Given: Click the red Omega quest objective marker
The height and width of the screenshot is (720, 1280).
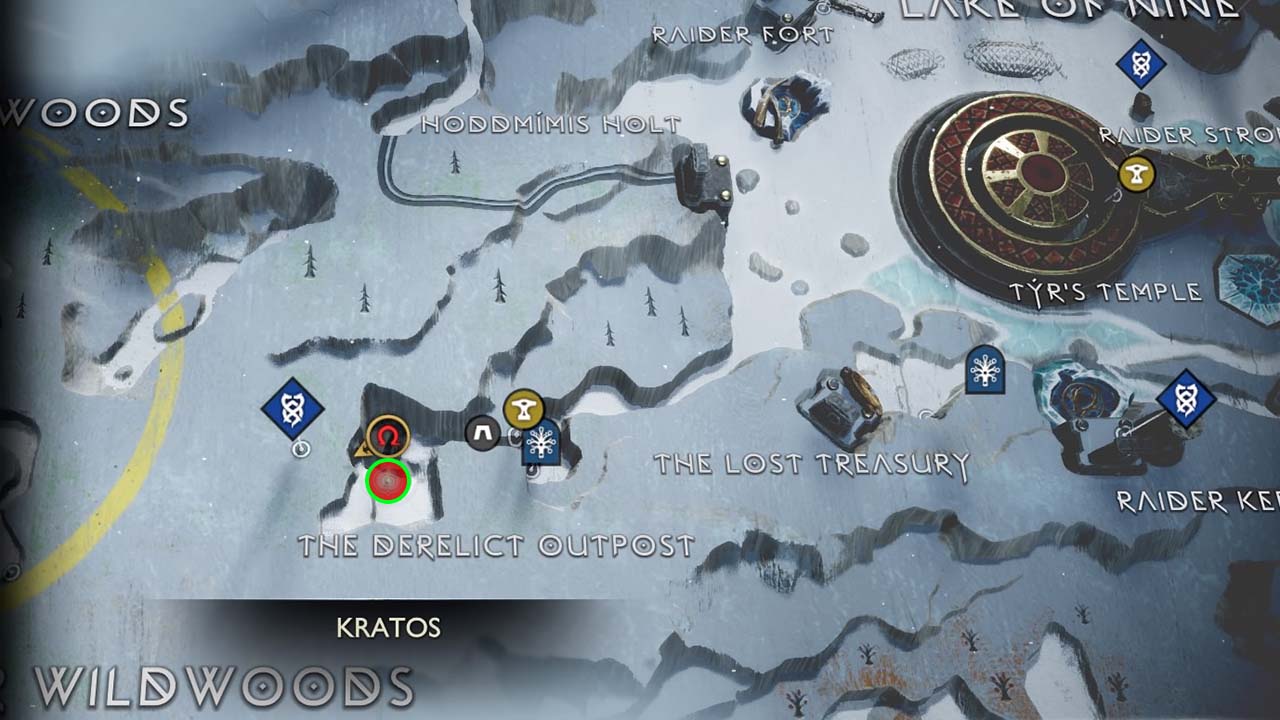Looking at the screenshot, I should point(390,436).
